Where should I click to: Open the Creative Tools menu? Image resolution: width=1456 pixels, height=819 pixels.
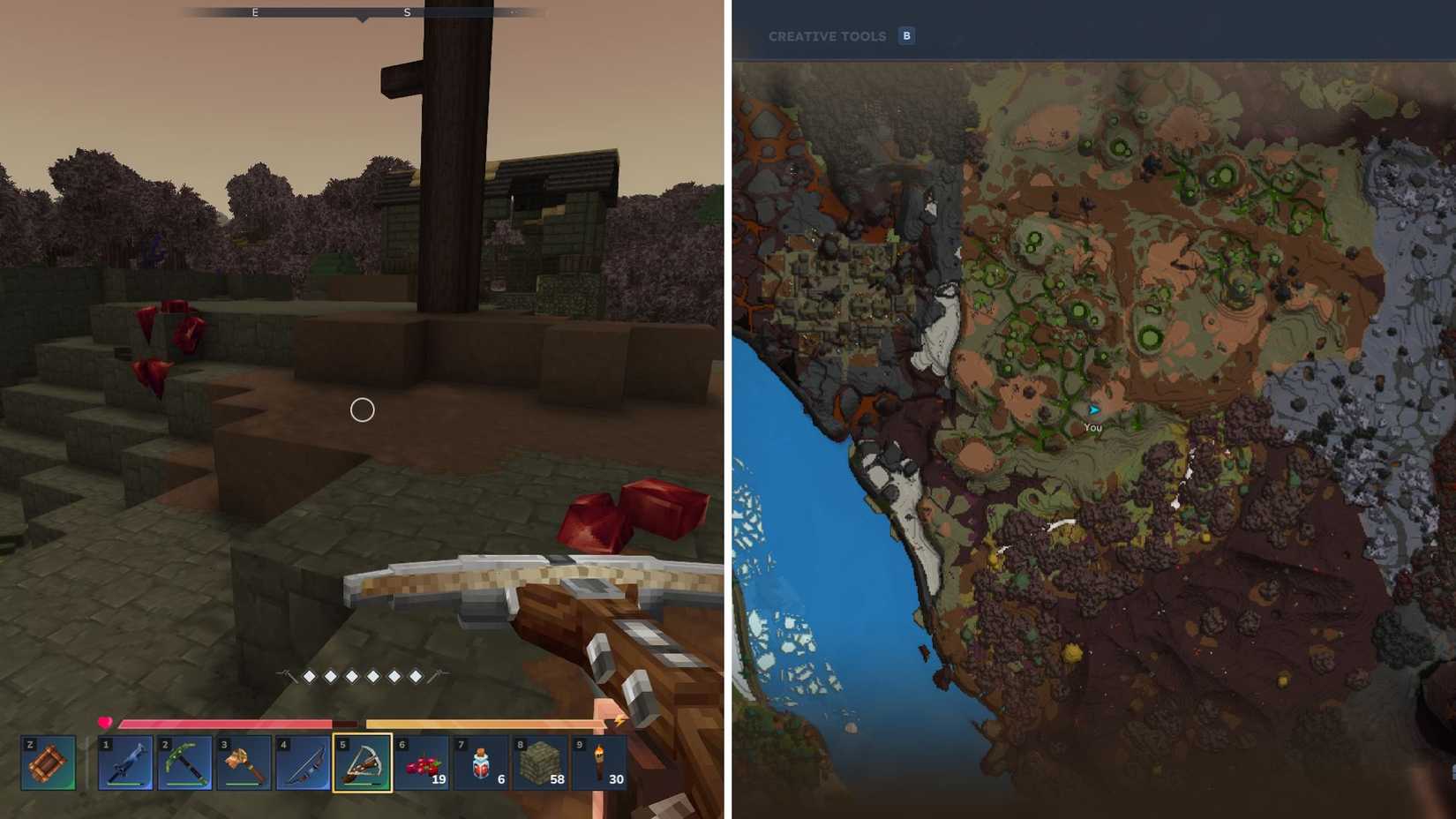click(828, 36)
